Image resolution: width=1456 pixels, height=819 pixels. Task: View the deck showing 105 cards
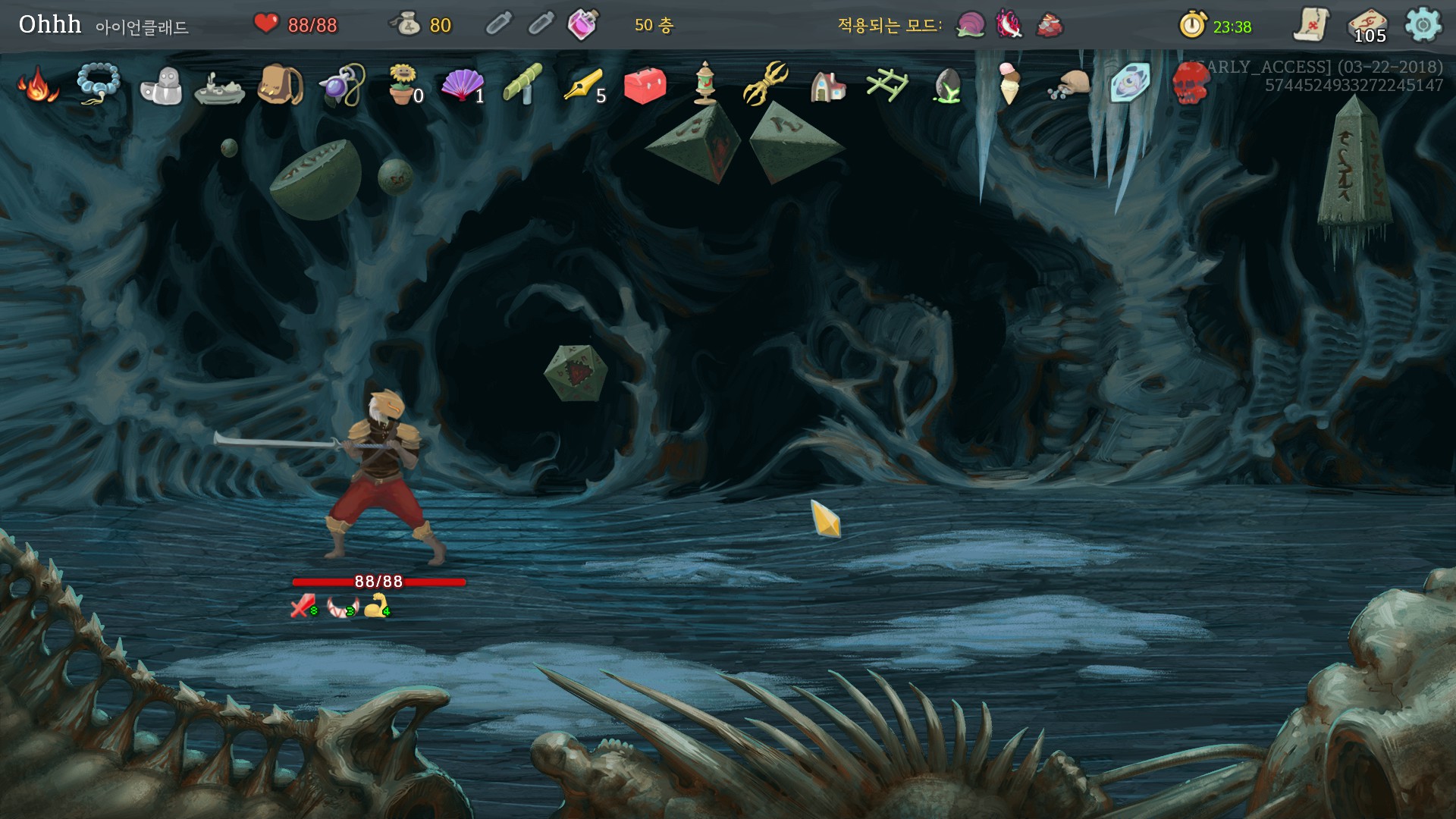pos(1368,25)
